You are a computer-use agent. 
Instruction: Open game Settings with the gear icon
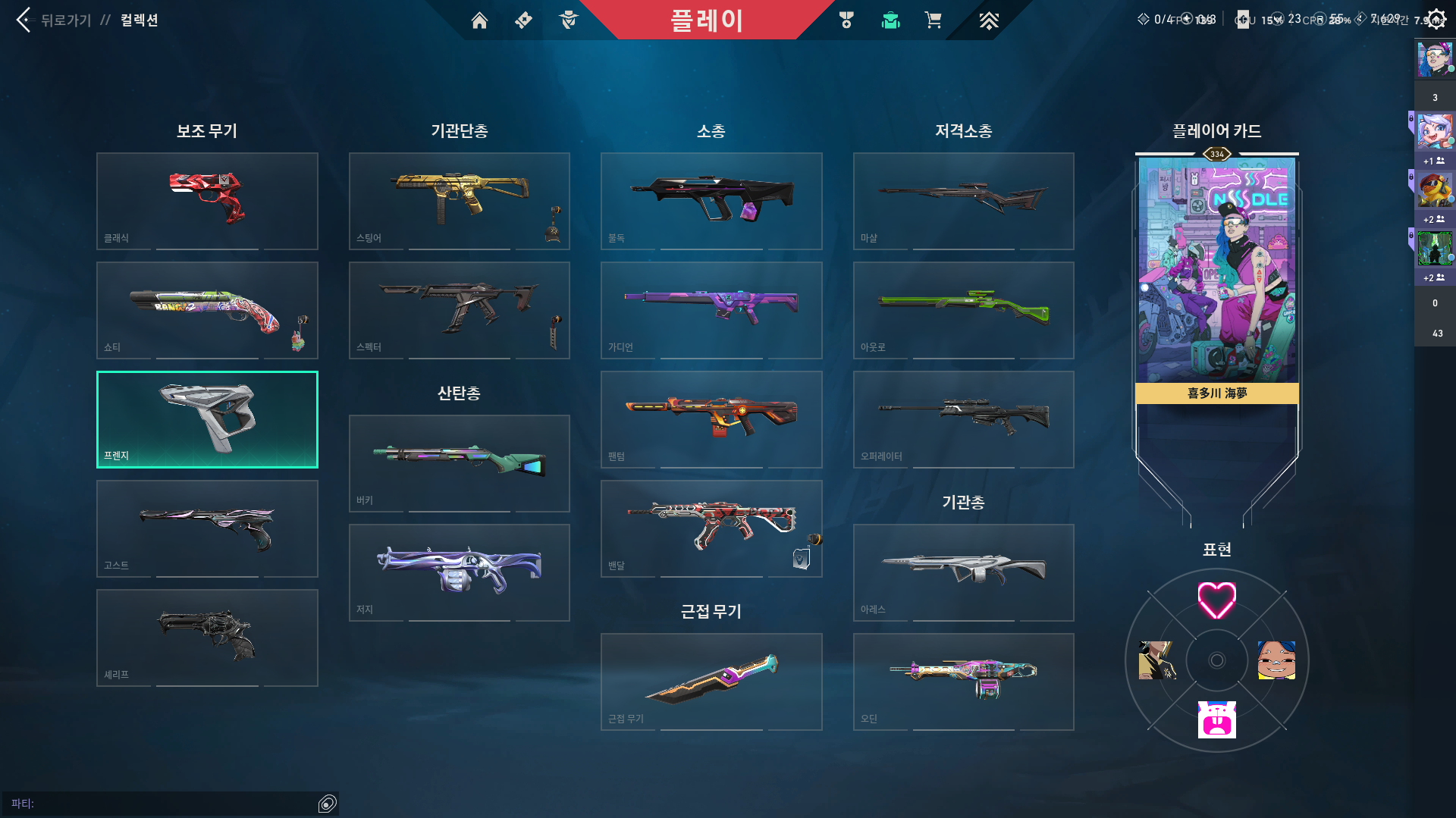coord(1436,18)
